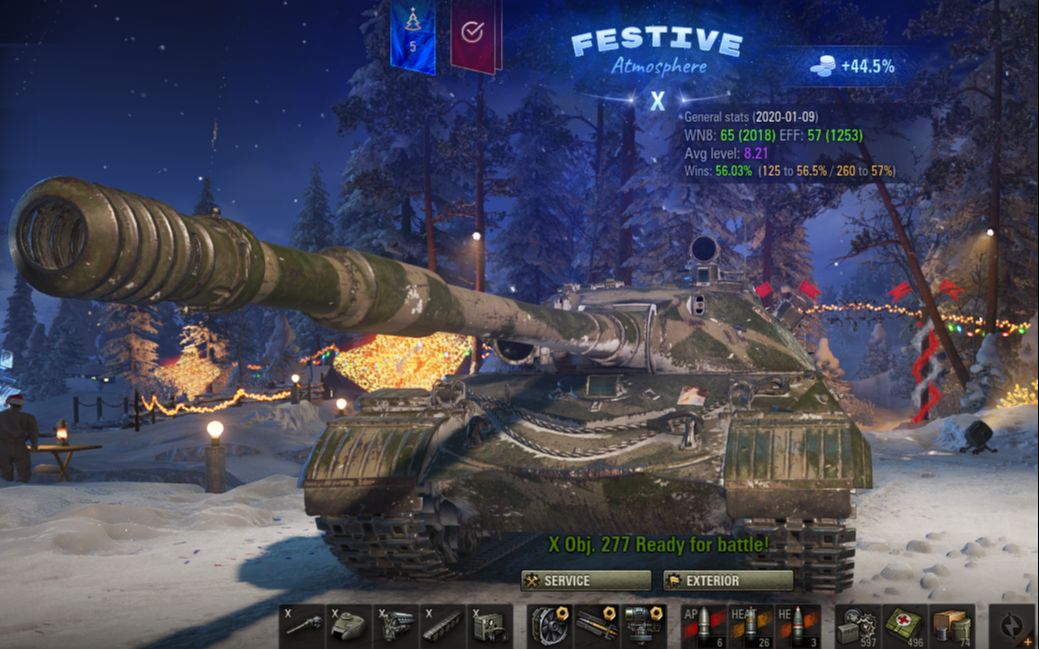Select the engine module slot
The width and height of the screenshot is (1039, 649).
point(397,626)
